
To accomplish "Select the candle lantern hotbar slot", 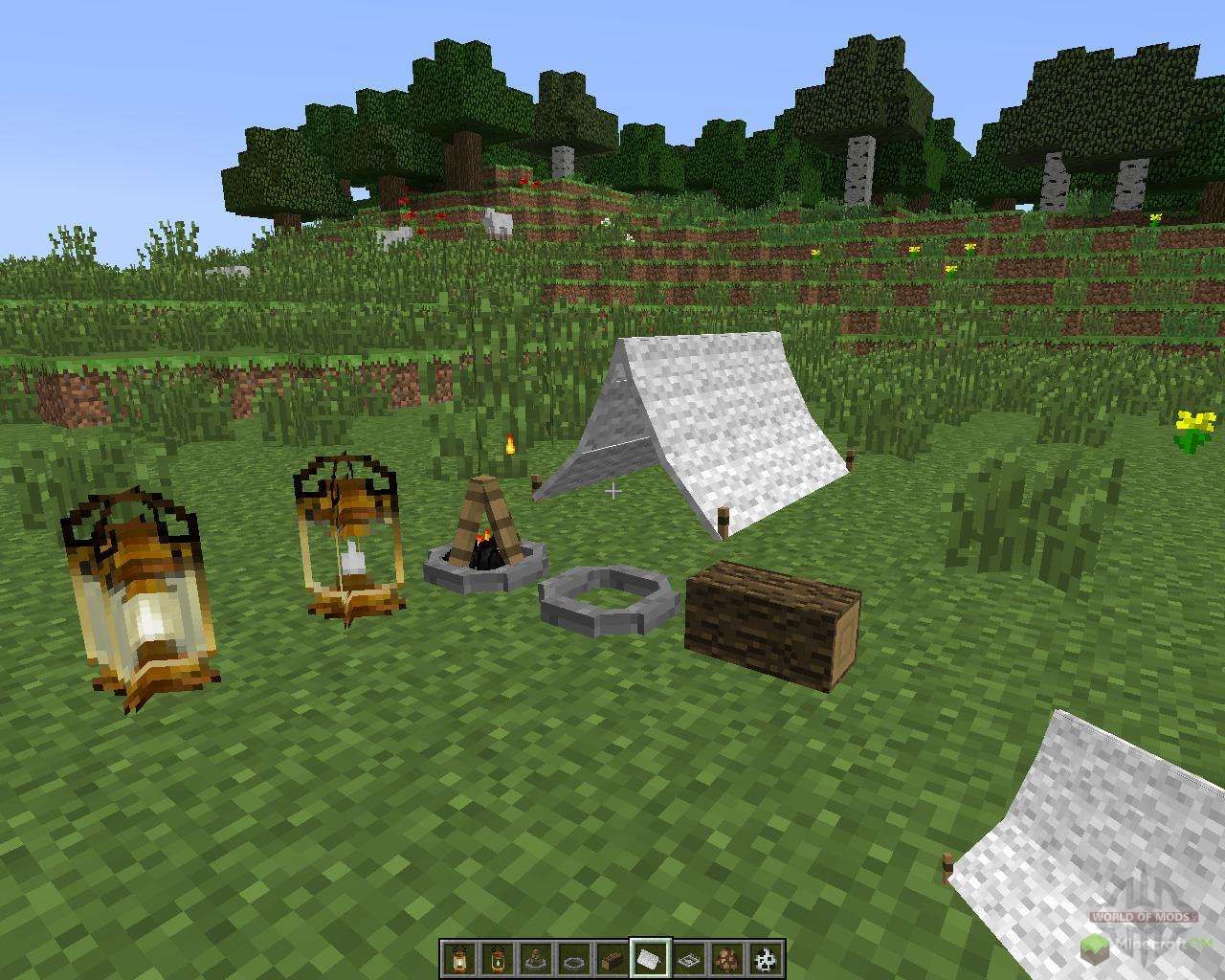I will (497, 958).
